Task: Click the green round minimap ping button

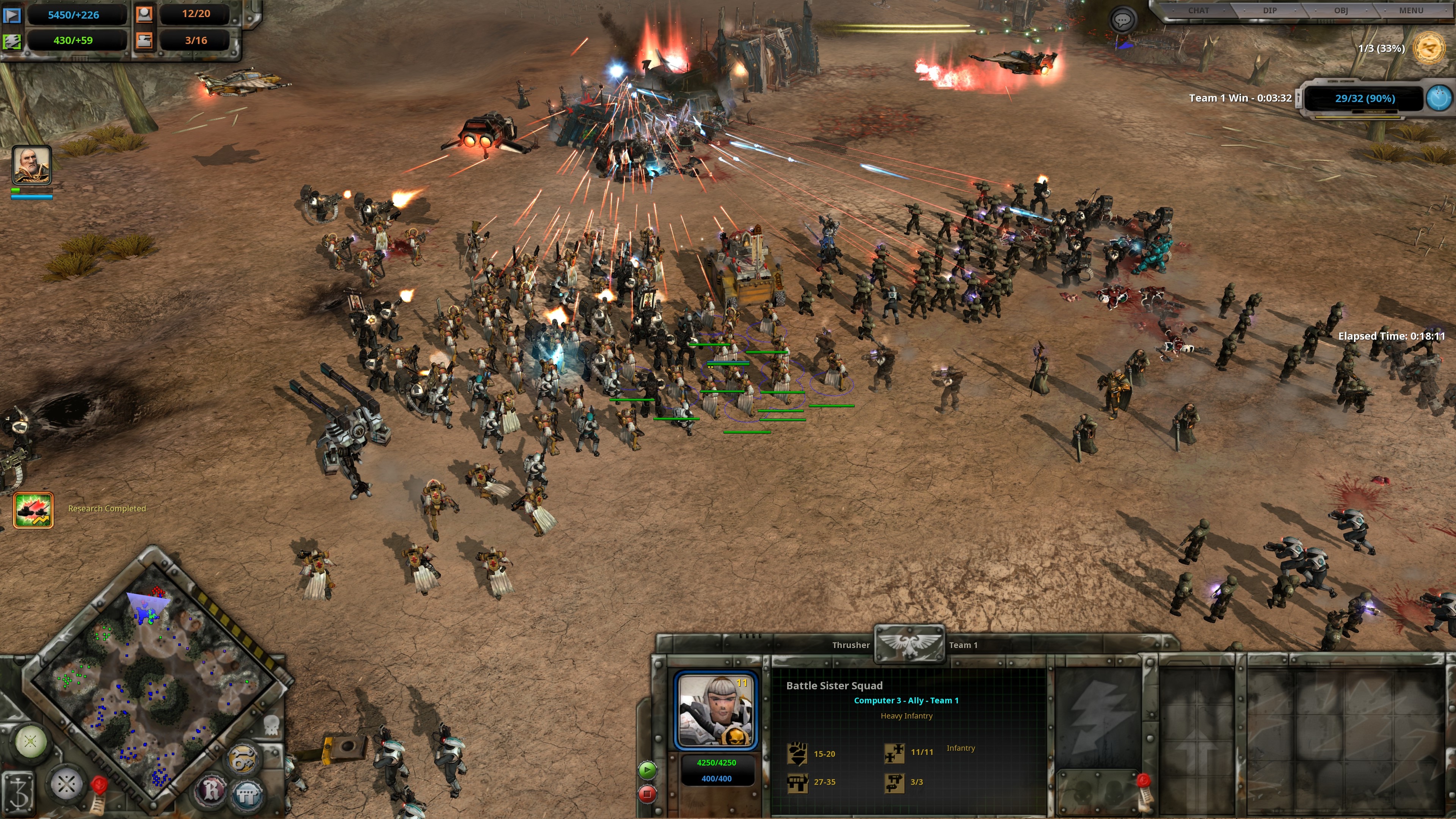Action: 30,741
